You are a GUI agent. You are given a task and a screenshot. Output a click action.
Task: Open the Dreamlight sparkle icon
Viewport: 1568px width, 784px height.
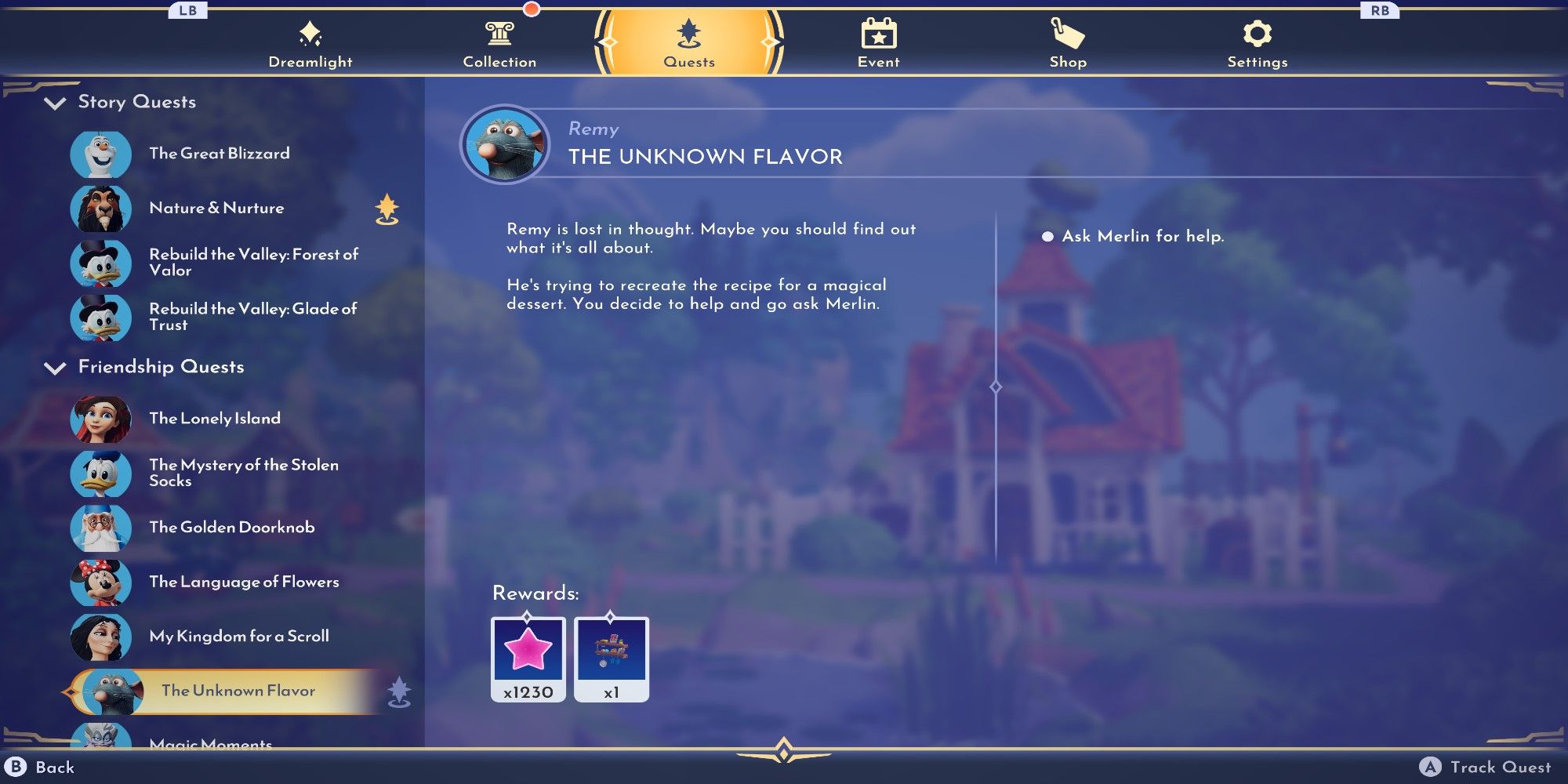pos(311,33)
